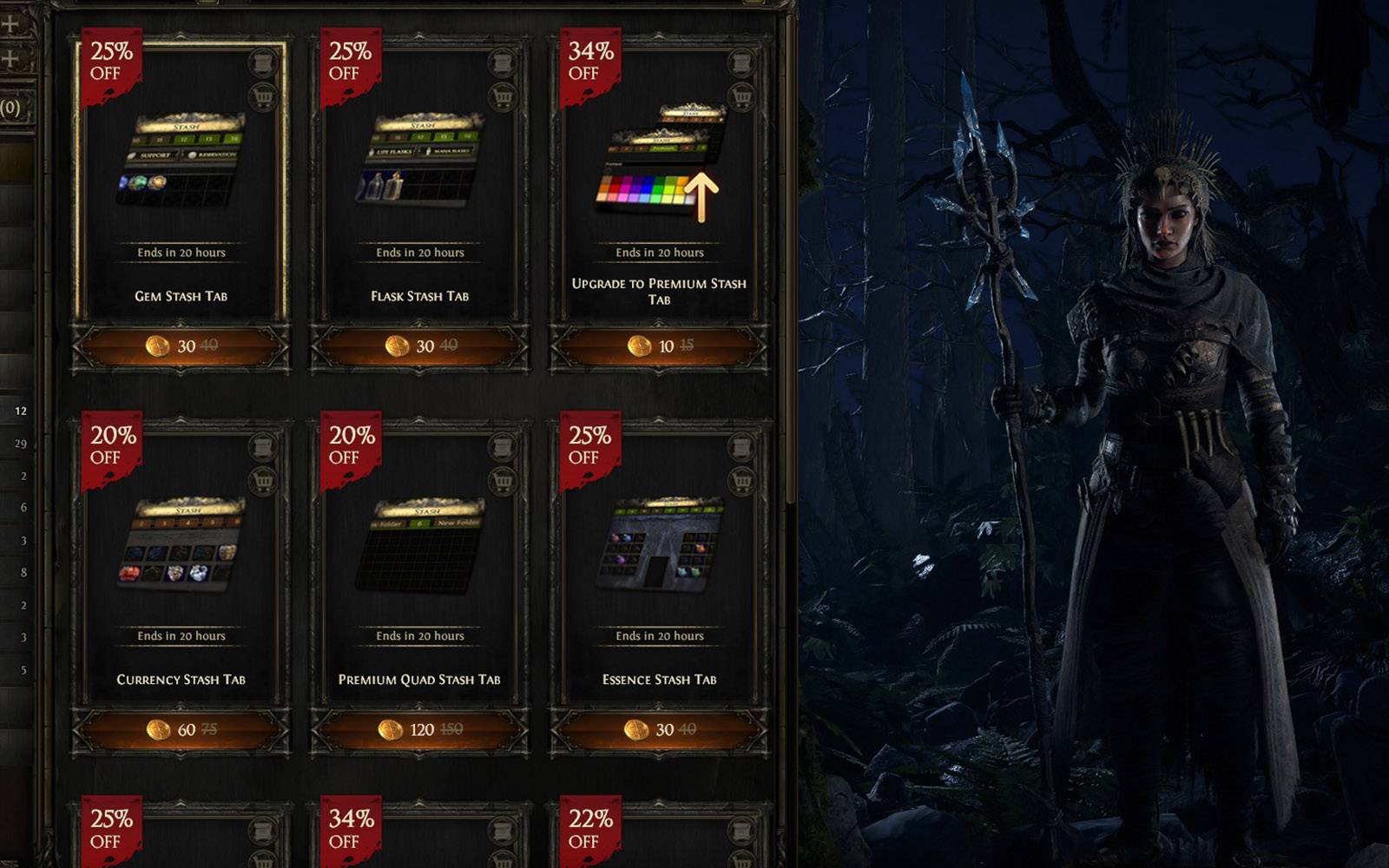The width and height of the screenshot is (1389, 868).
Task: Add Gem Stash Tab to the cart
Action: tap(262, 97)
